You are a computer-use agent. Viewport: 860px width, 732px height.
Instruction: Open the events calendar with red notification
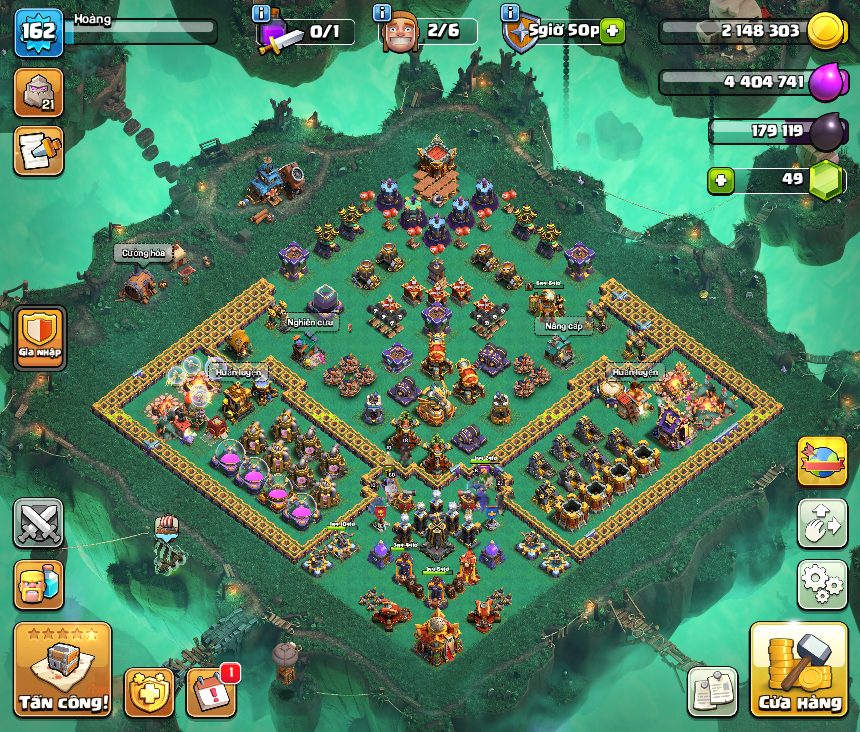[213, 691]
